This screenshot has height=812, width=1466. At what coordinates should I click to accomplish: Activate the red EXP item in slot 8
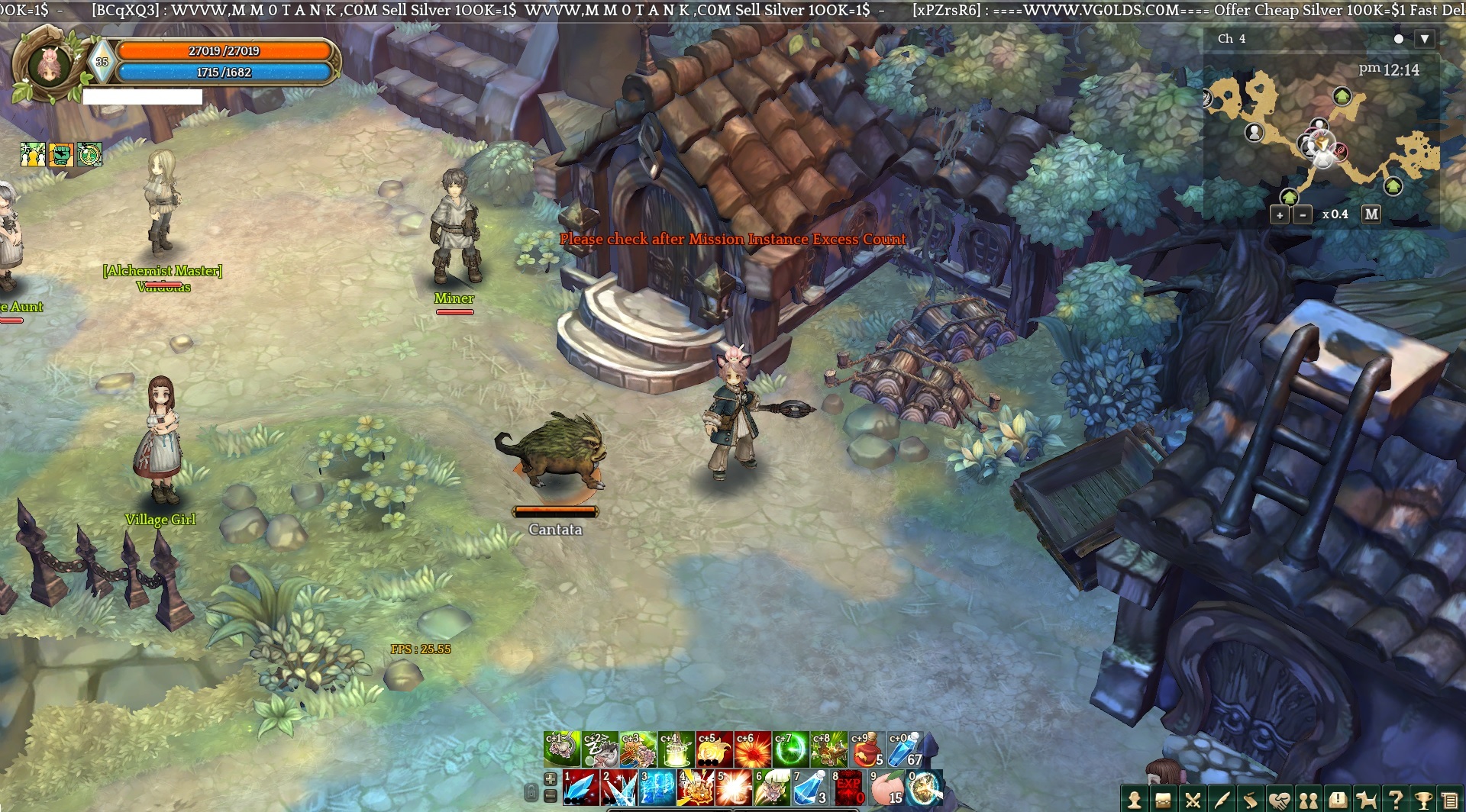[x=848, y=788]
